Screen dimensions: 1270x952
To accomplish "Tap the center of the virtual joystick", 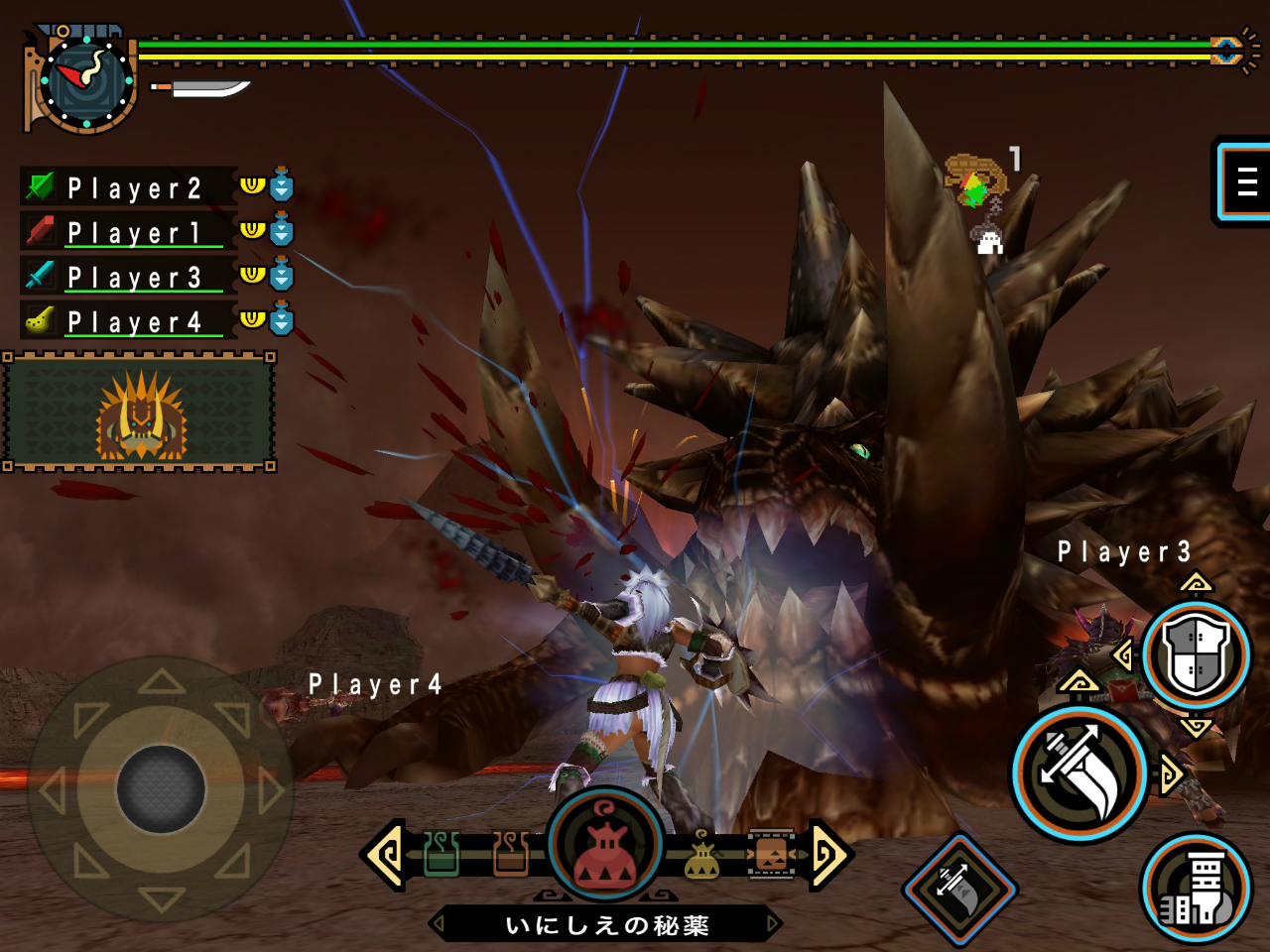I will click(161, 789).
